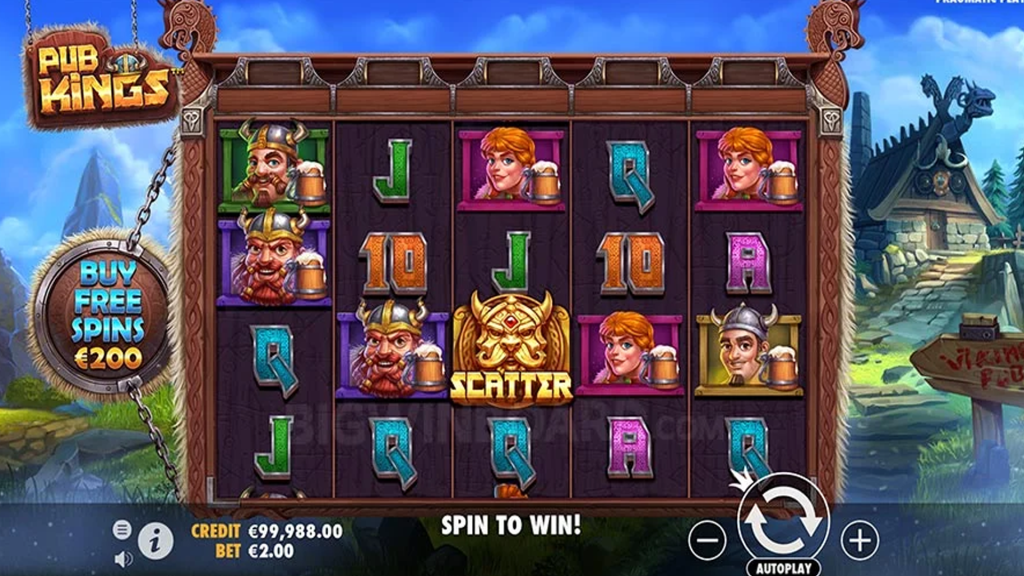1024x576 pixels.
Task: Open the game info page
Action: coord(155,541)
